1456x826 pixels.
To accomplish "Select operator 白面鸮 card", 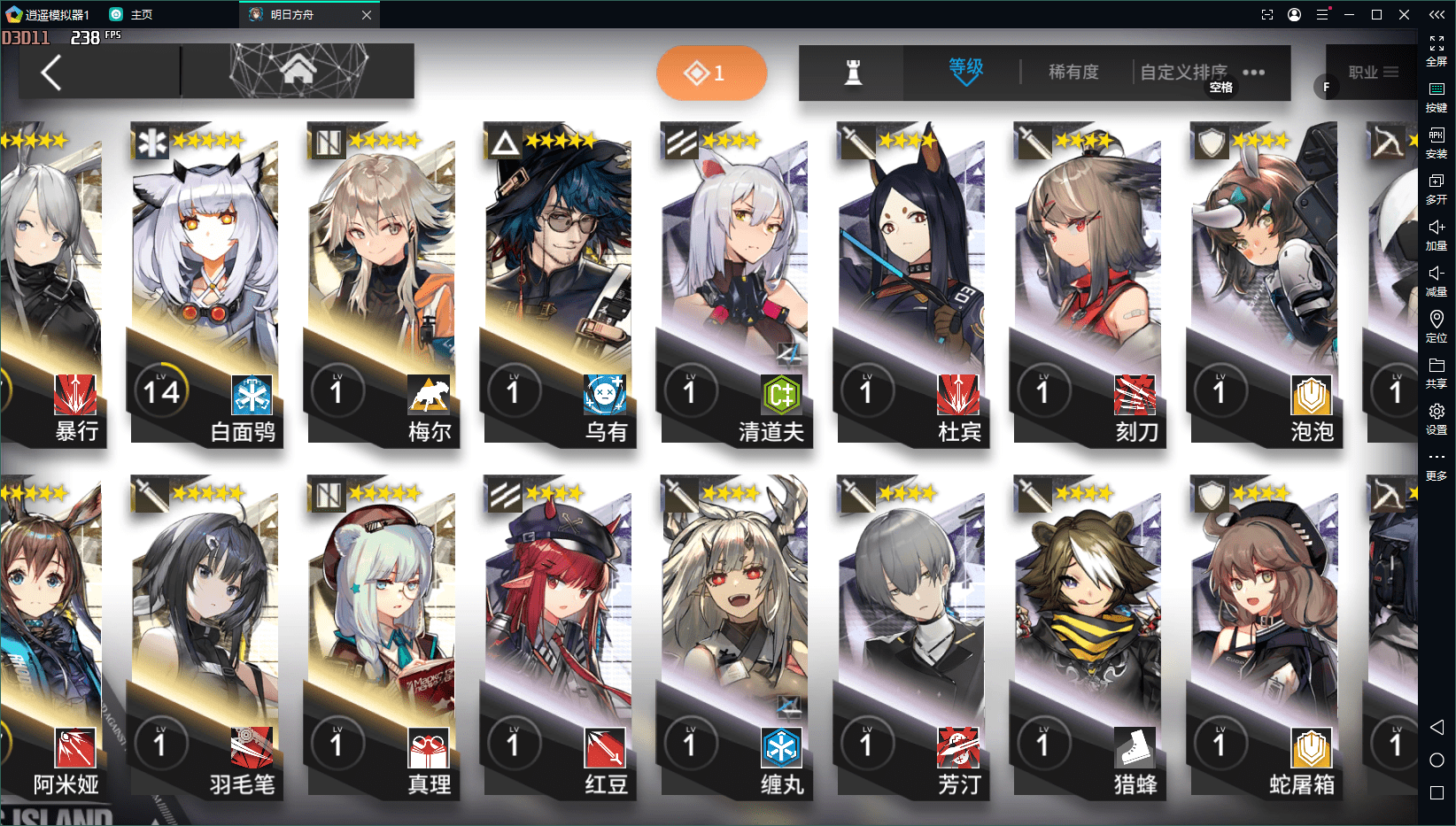I will [x=205, y=283].
